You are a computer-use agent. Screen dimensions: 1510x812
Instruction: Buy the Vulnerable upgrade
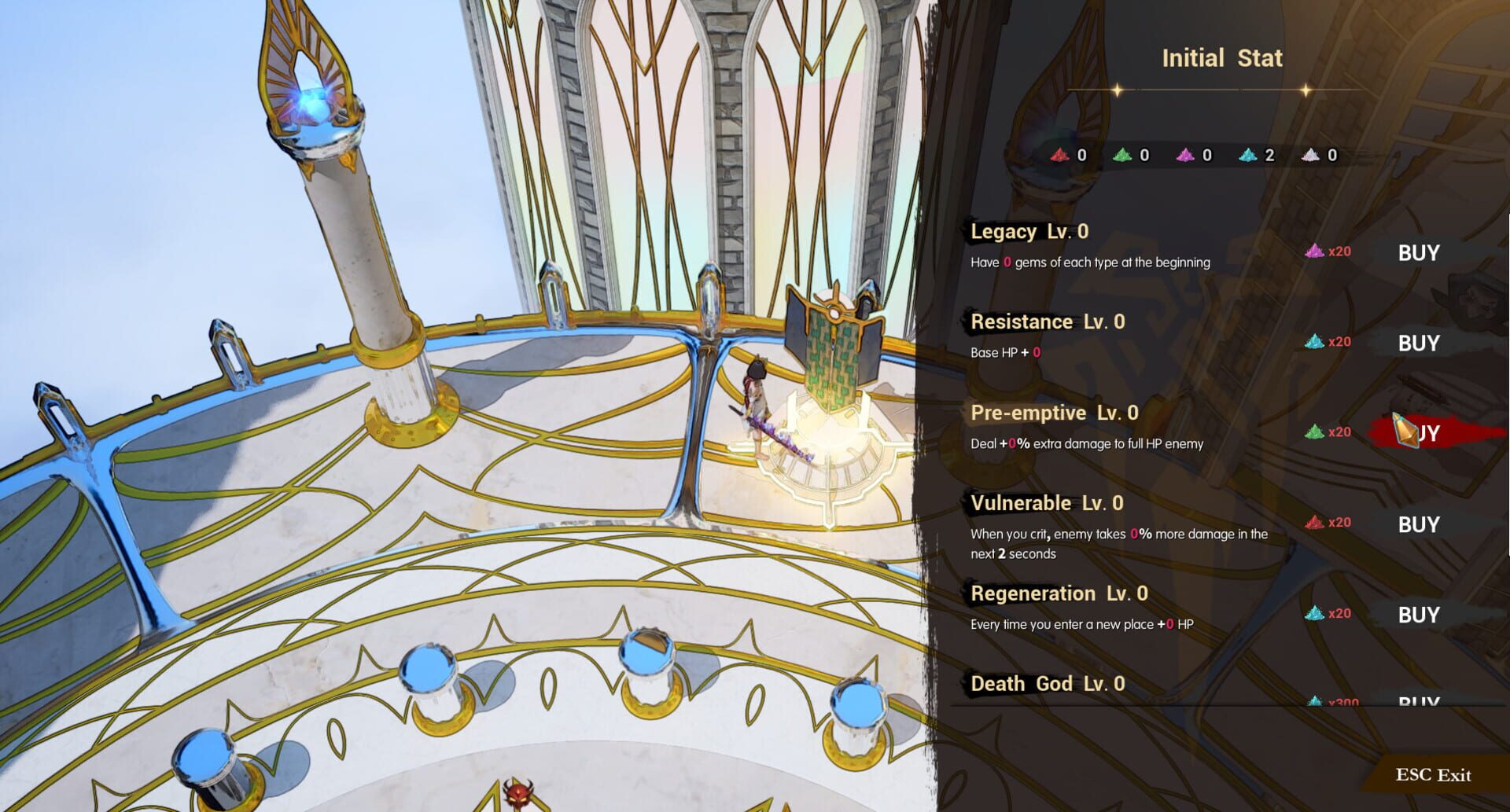[1420, 524]
